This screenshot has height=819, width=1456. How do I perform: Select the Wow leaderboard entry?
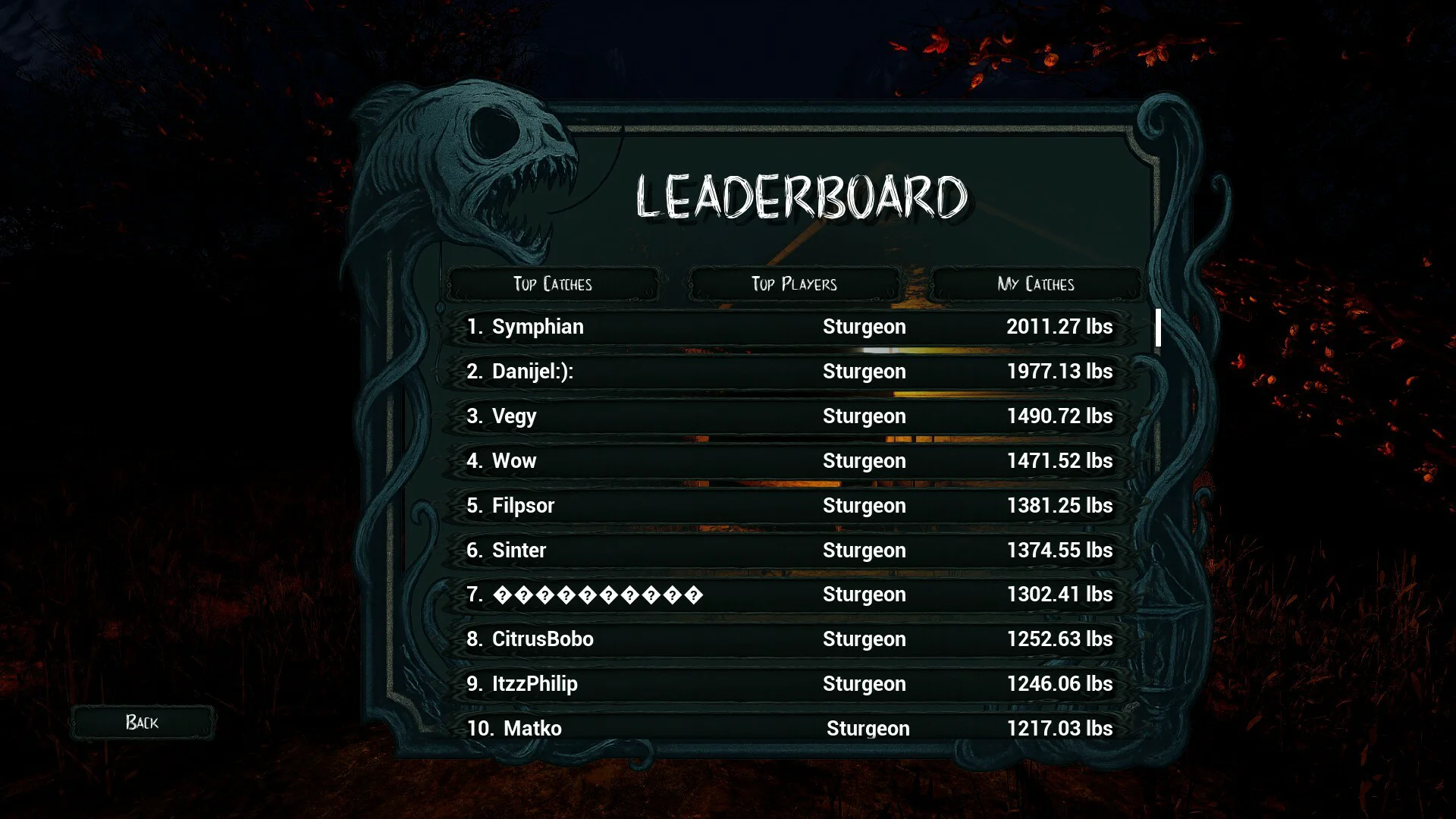pos(789,461)
